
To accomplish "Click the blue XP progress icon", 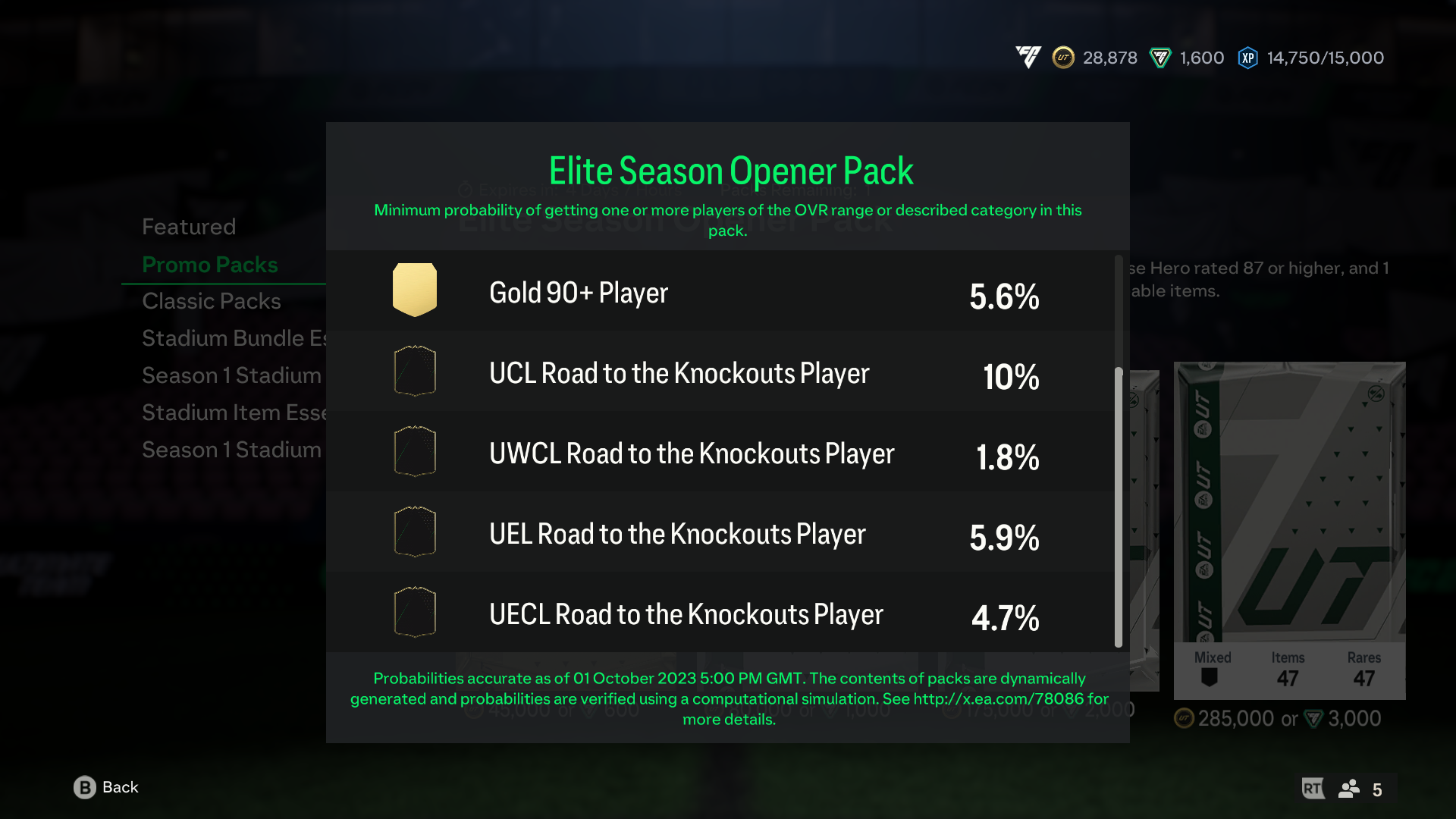I will pos(1248,58).
